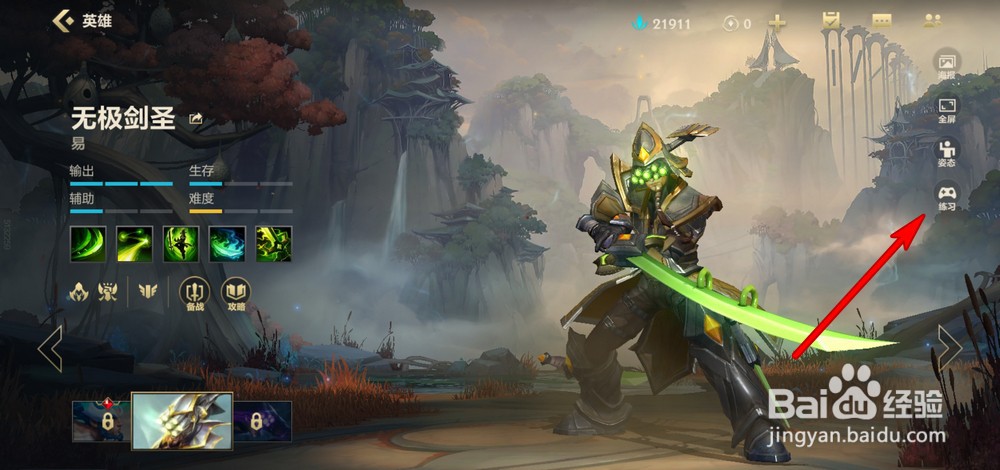This screenshot has height=470, width=1000.
Task: Select the teal blade swirl skill icon
Action: point(227,243)
